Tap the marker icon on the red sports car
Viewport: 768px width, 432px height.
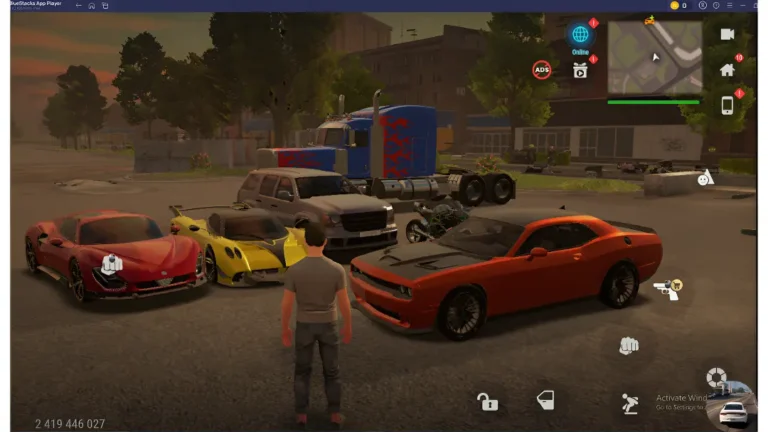[x=110, y=265]
